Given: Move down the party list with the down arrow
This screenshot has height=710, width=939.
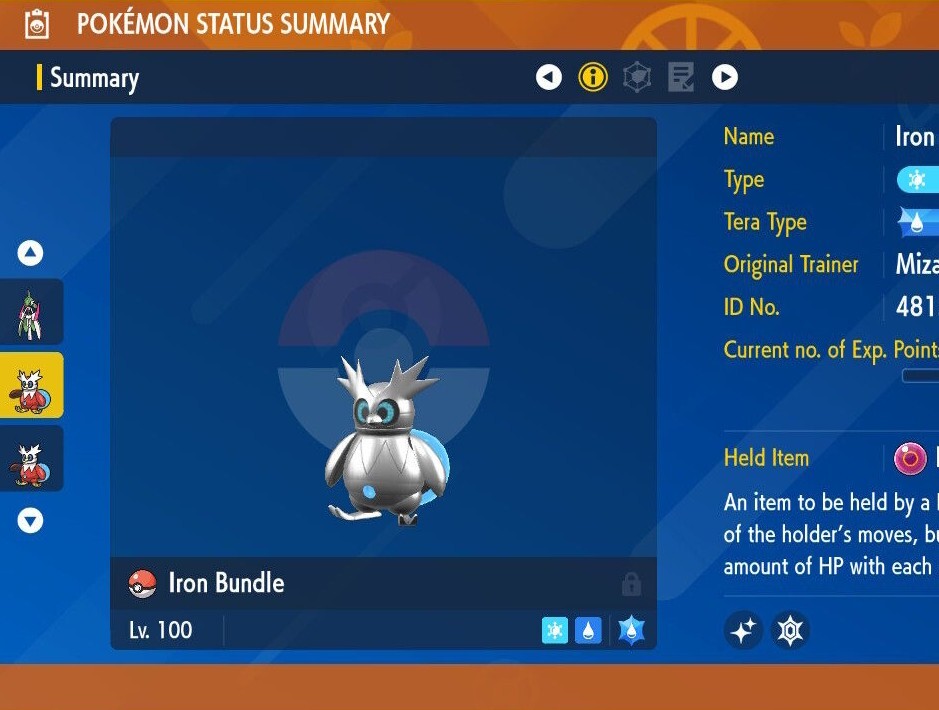Looking at the screenshot, I should click(x=31, y=520).
